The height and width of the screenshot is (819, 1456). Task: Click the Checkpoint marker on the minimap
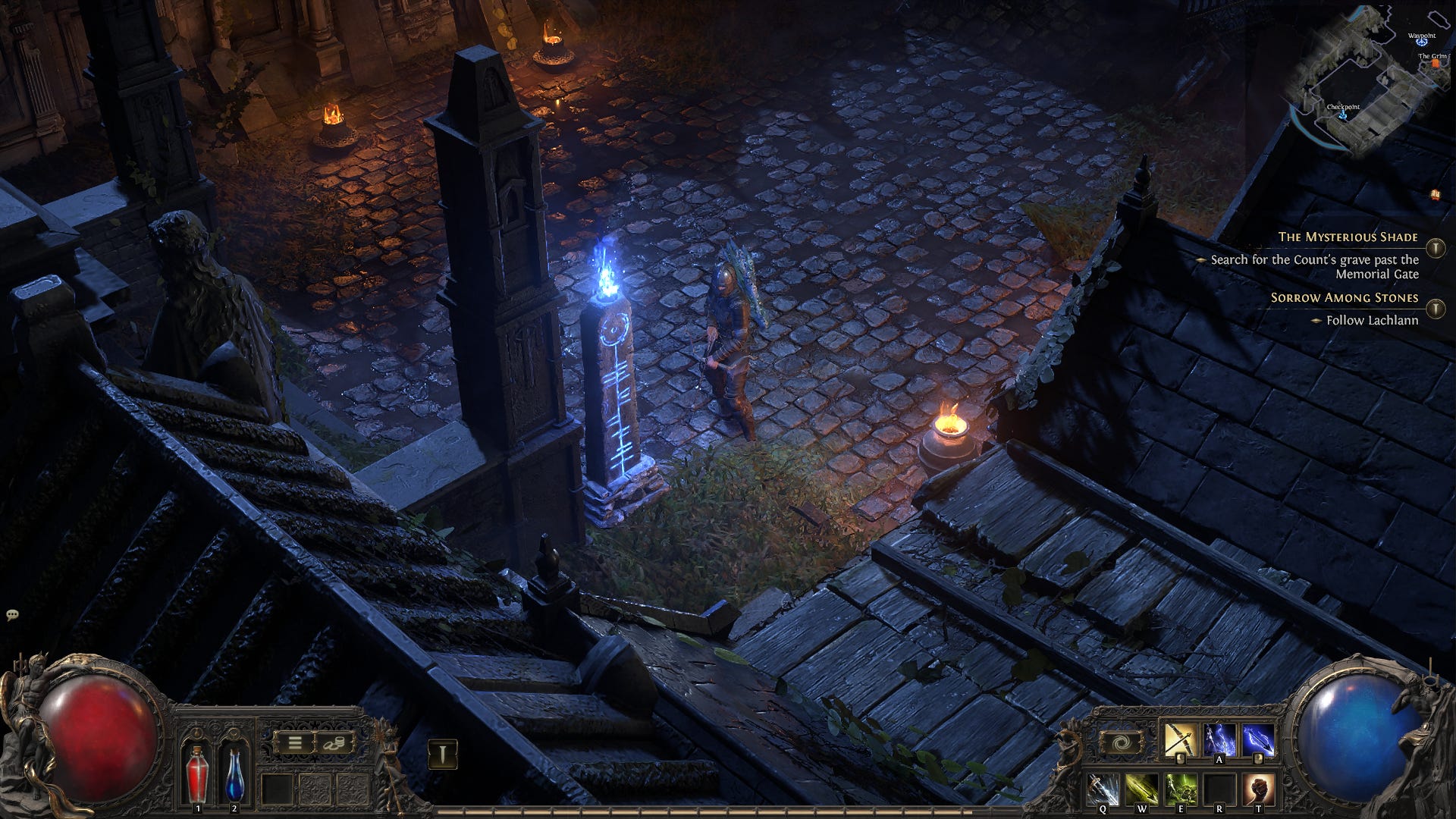1343,114
